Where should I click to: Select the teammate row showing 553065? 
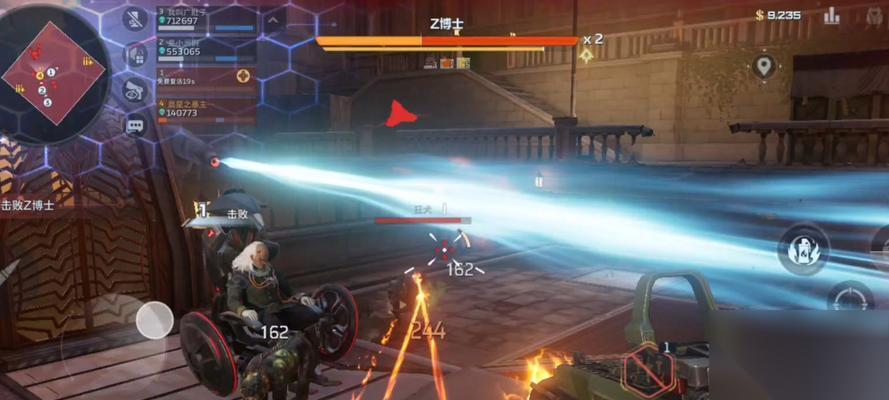[x=205, y=48]
